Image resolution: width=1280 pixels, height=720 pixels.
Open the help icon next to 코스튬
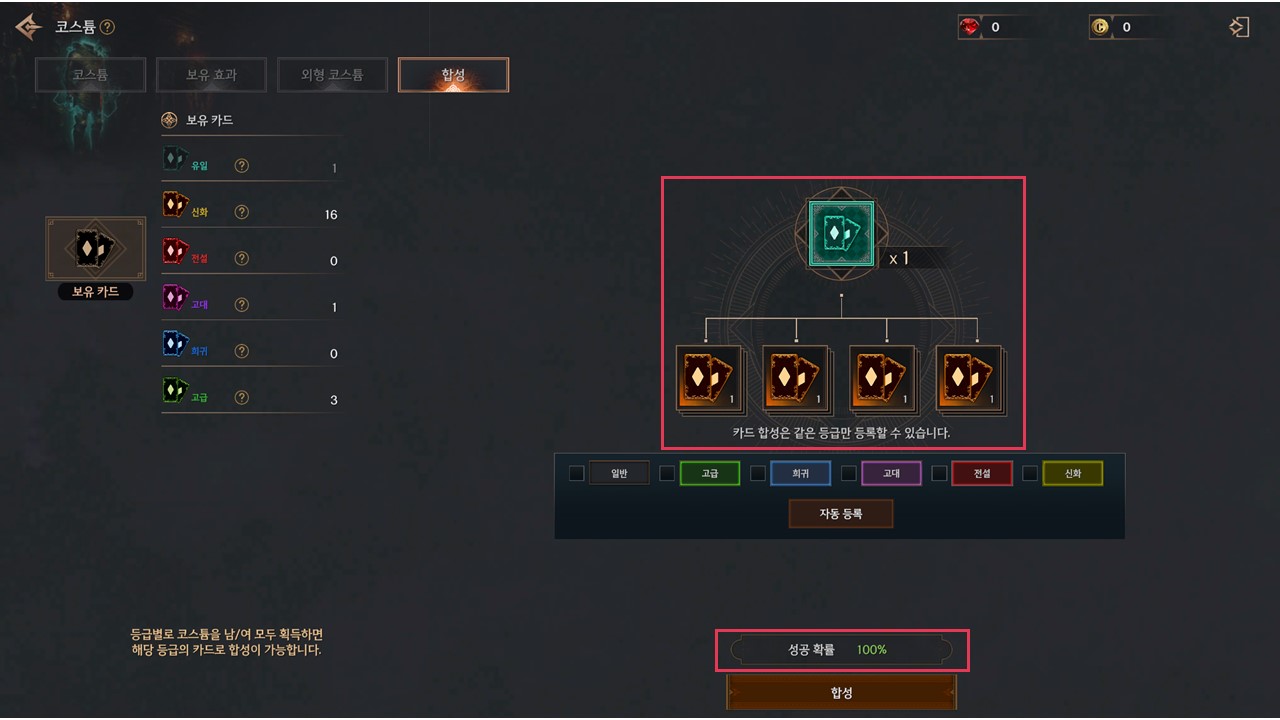107,27
